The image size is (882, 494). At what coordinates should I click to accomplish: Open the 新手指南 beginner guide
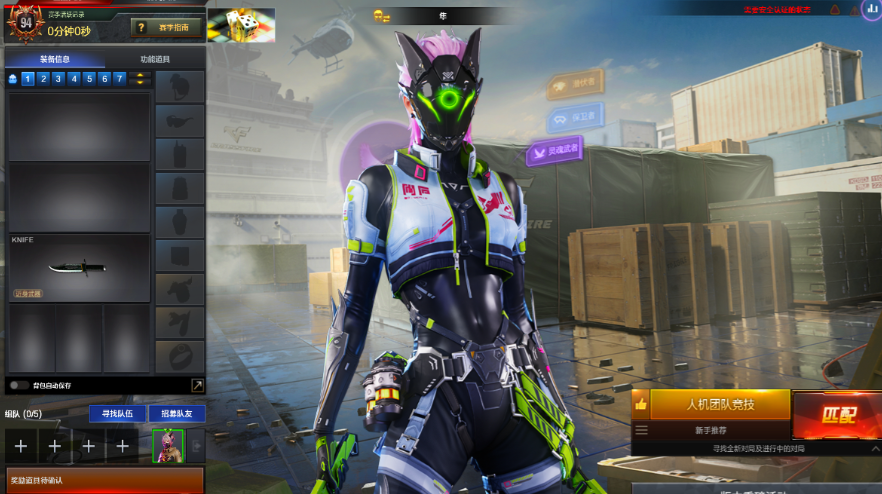[x=167, y=28]
